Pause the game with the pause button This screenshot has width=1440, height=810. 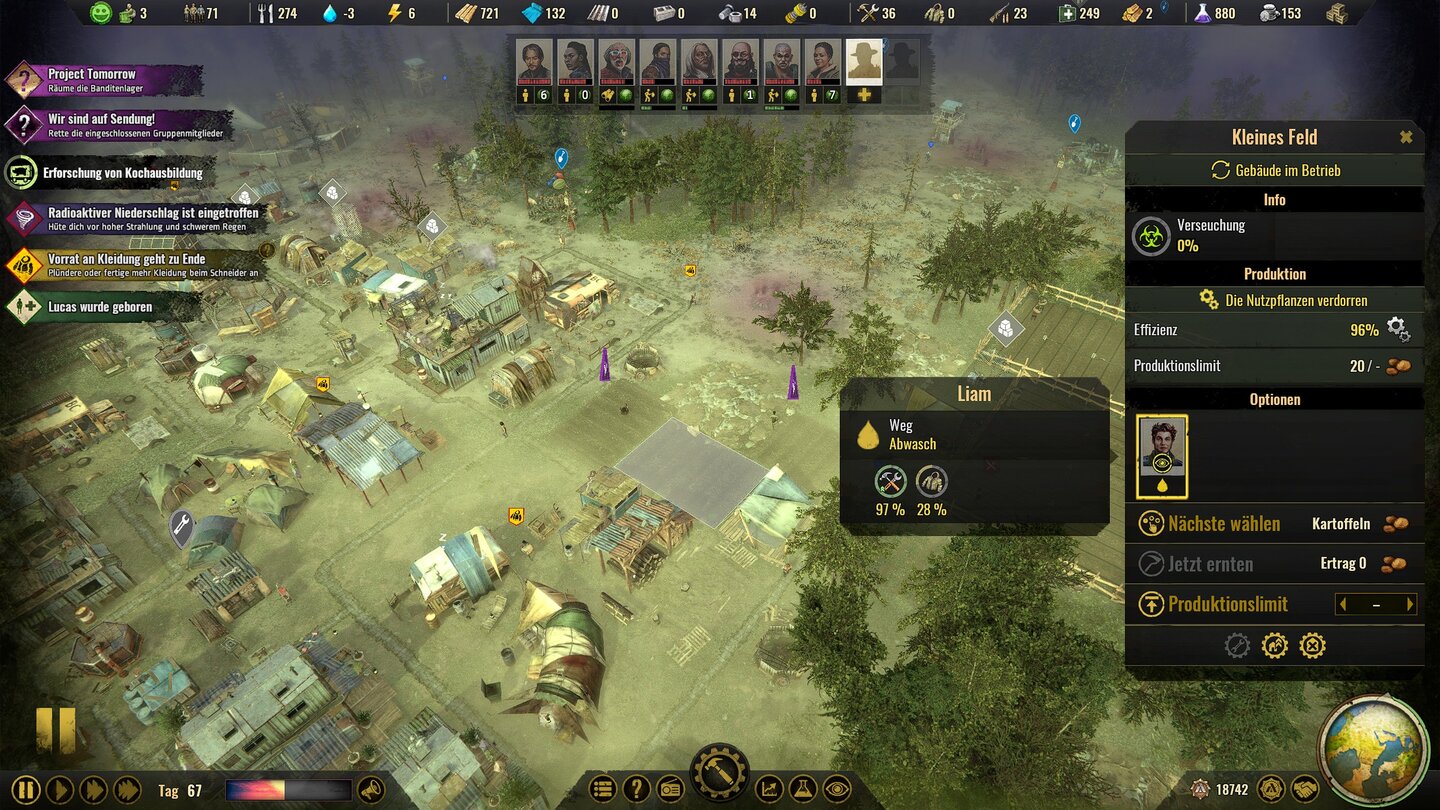(x=25, y=790)
